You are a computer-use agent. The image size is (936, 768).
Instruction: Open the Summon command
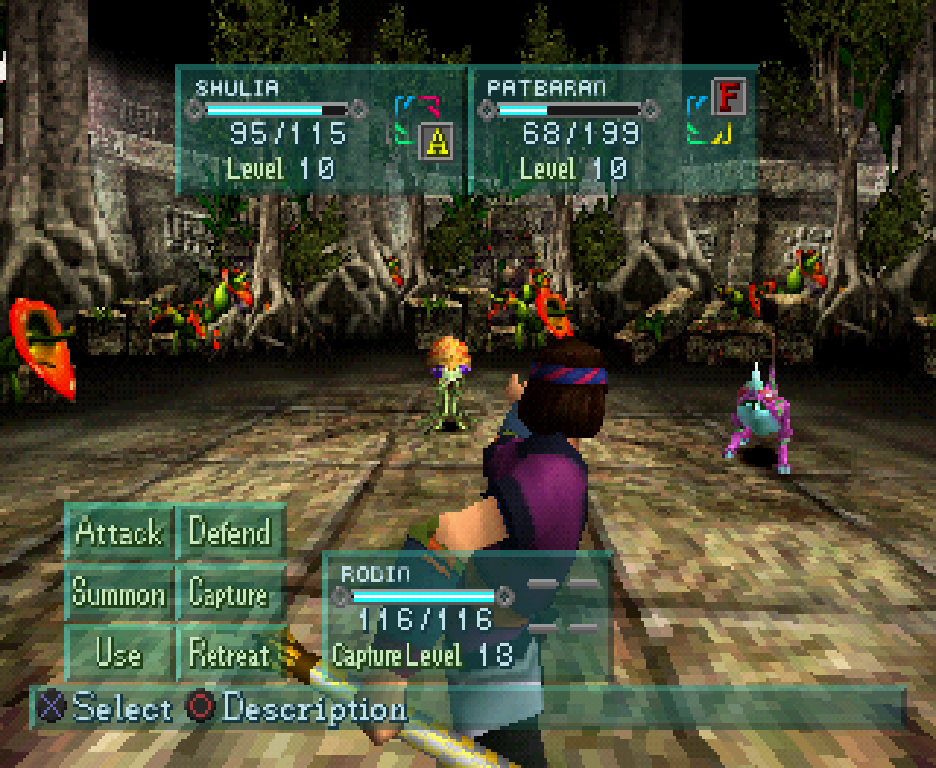pos(119,594)
